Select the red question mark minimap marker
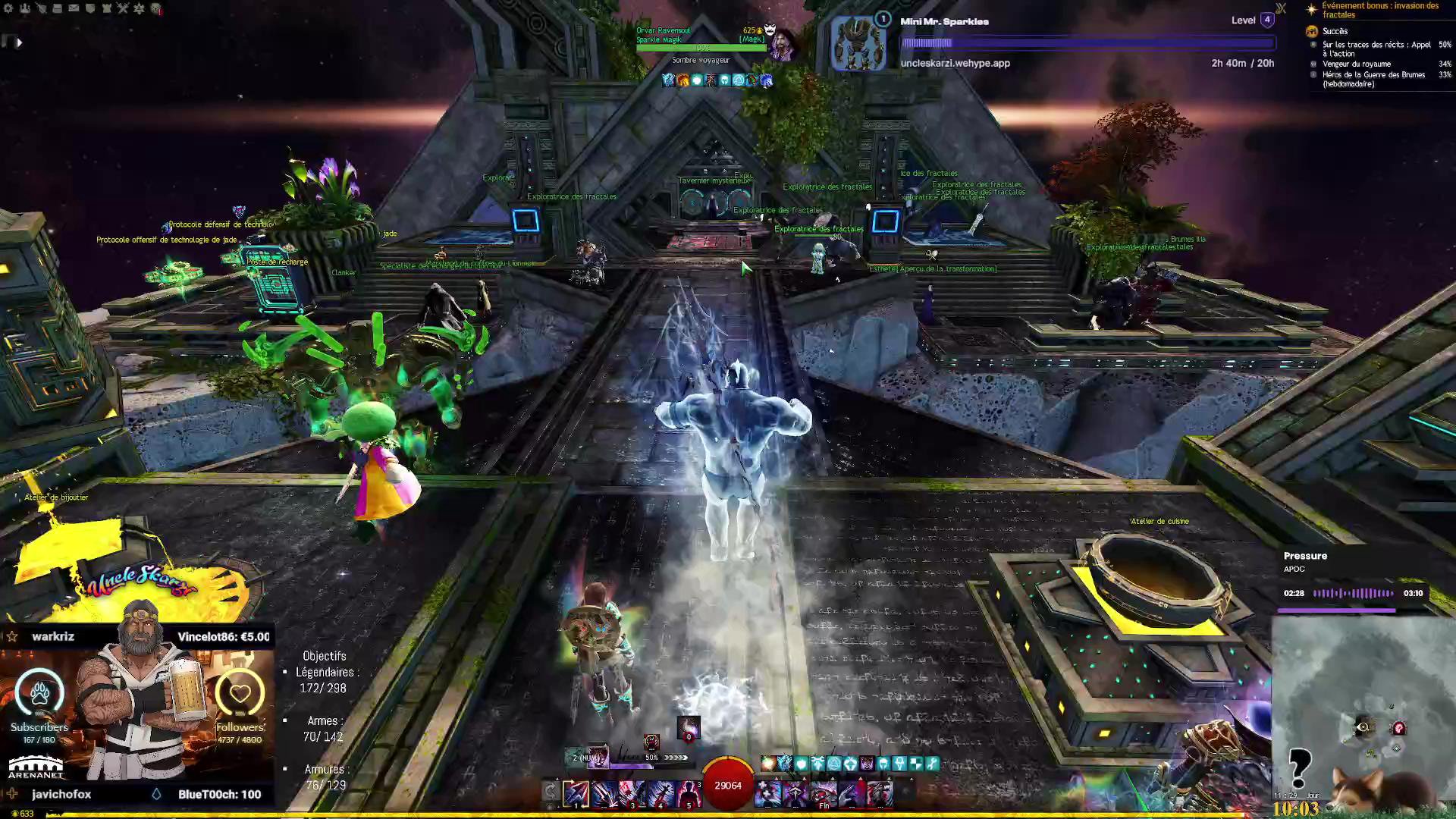Screen dimensions: 1456x819 1399,728
